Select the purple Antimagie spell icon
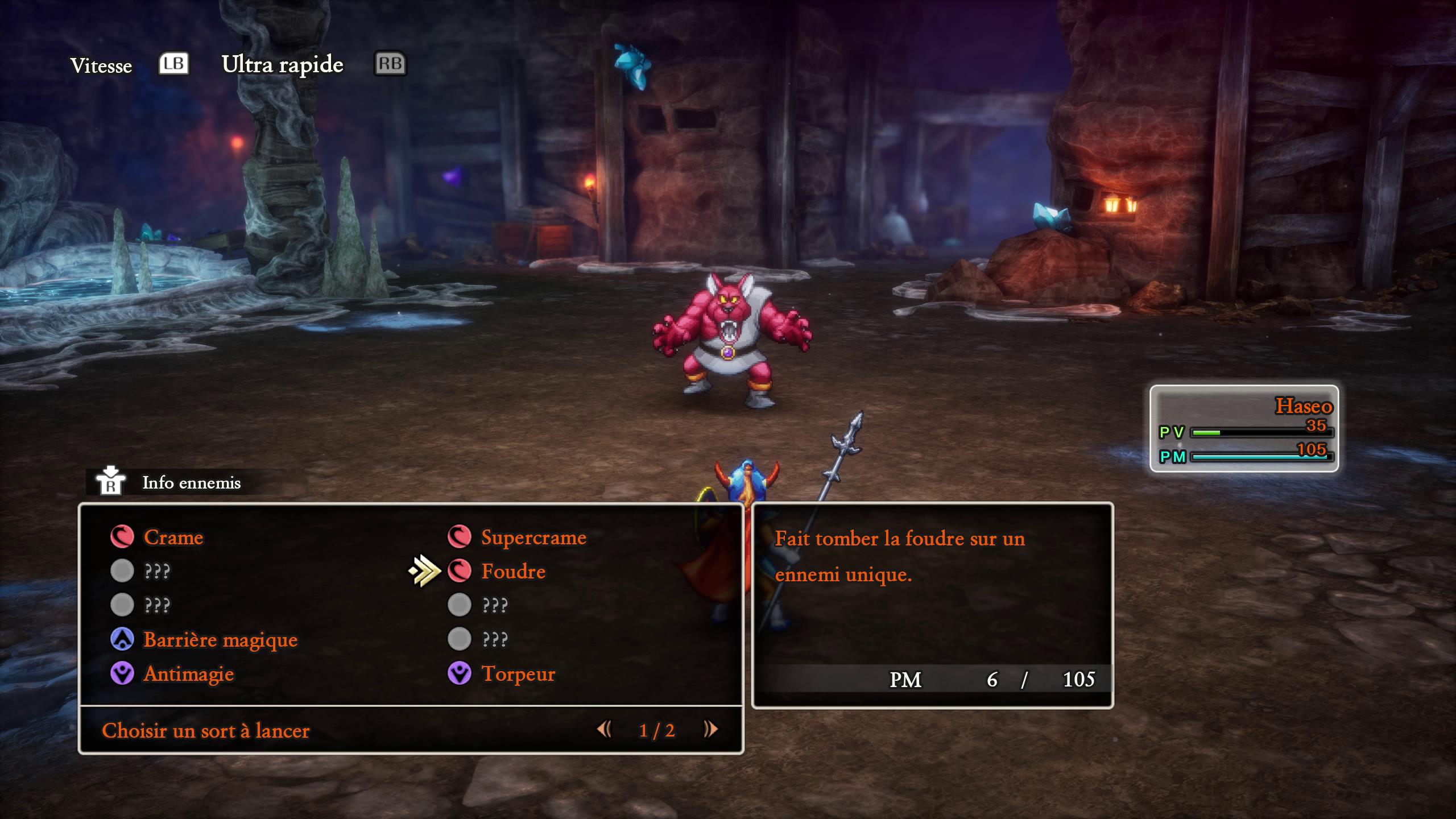The height and width of the screenshot is (819, 1456). pos(122,673)
